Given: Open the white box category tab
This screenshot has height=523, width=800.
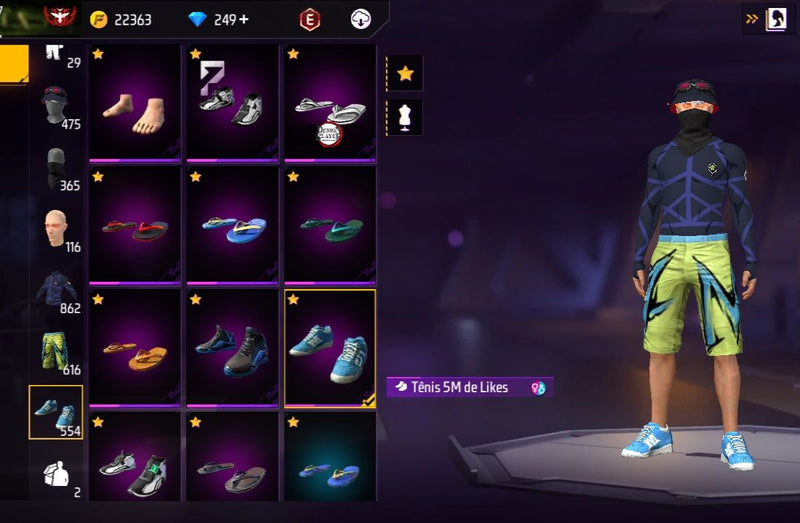Looking at the screenshot, I should pyautogui.click(x=56, y=474).
